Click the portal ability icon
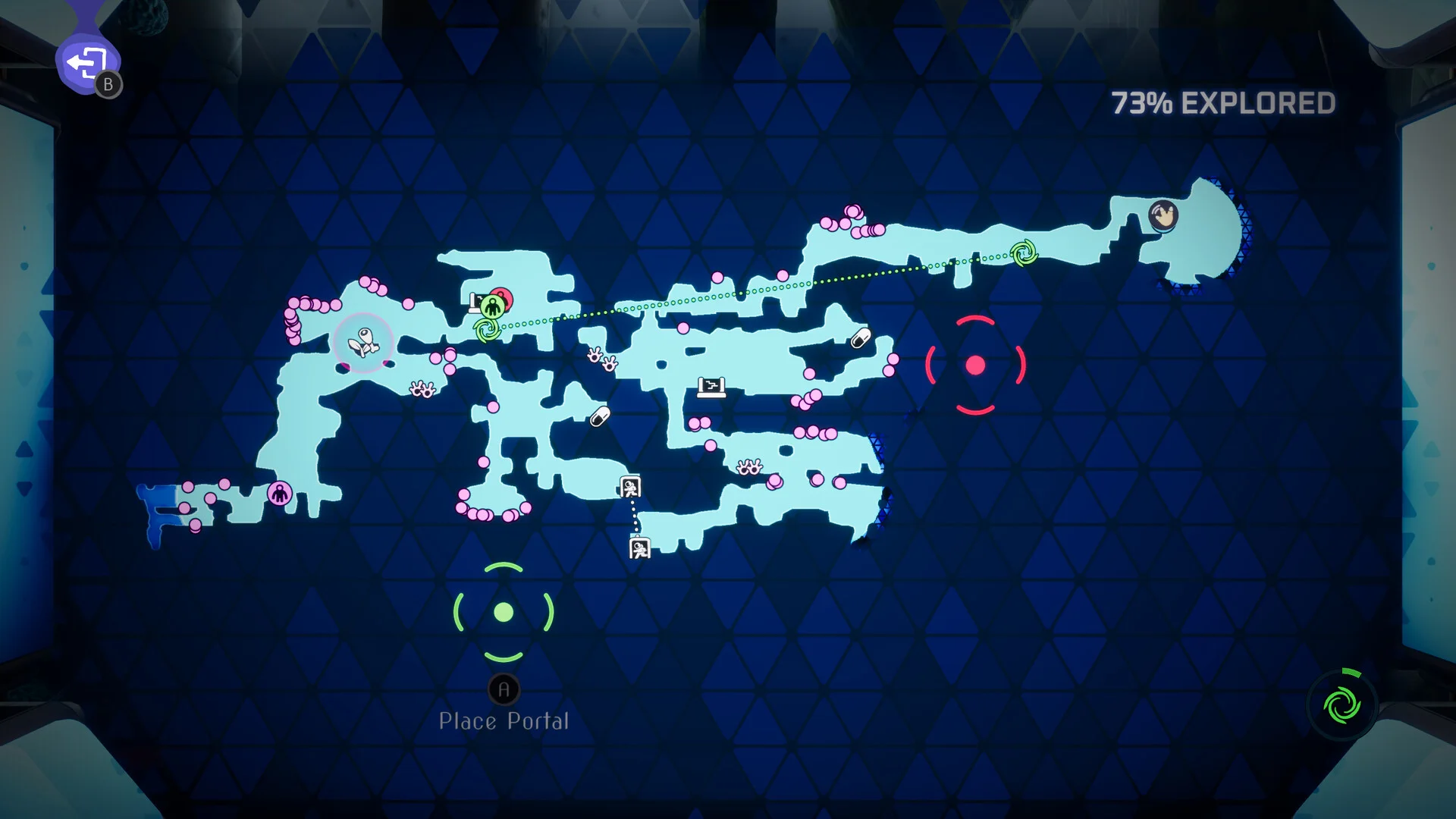Image resolution: width=1456 pixels, height=819 pixels. pos(1341,705)
